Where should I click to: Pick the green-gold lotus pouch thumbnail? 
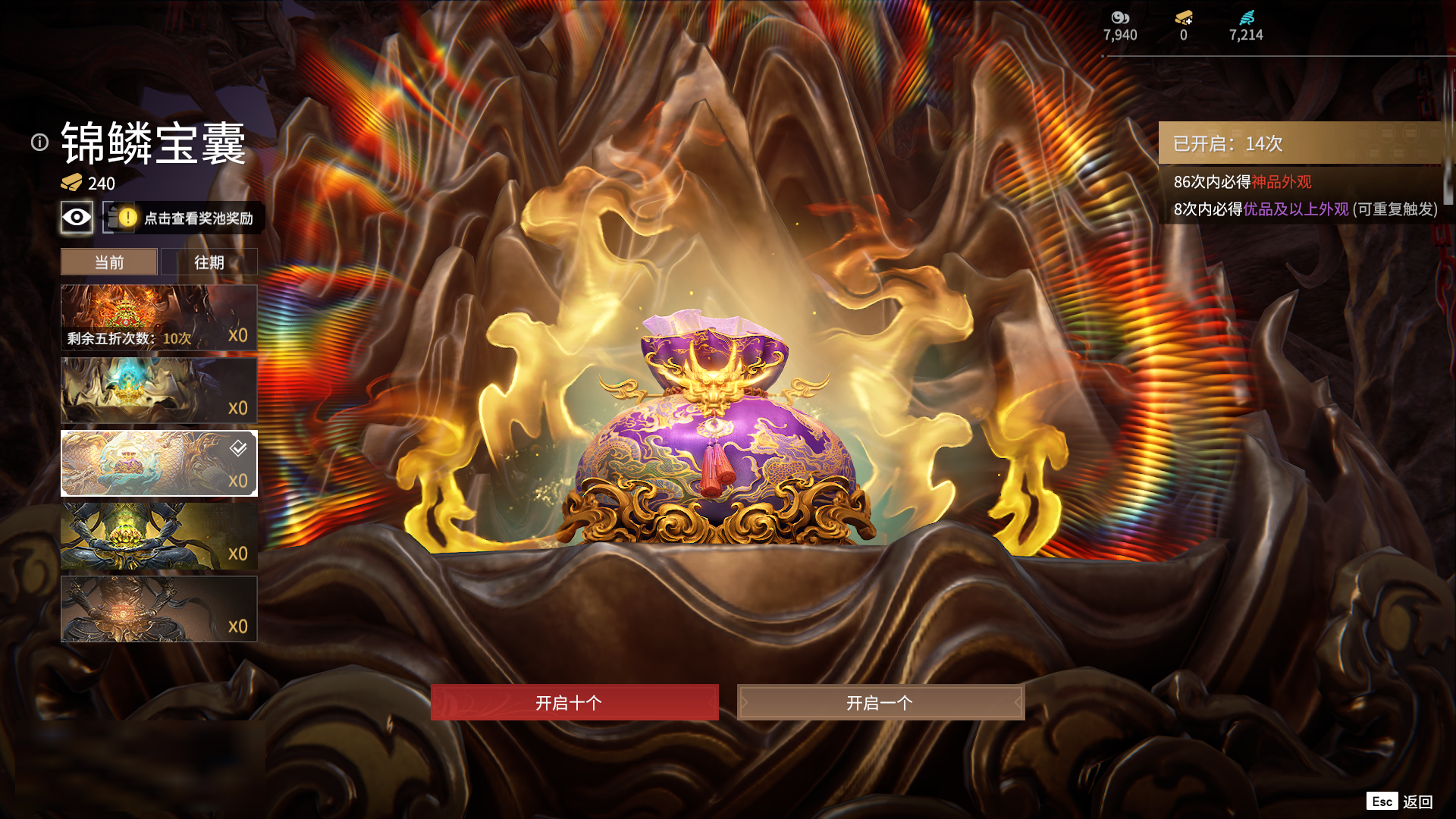[x=158, y=536]
